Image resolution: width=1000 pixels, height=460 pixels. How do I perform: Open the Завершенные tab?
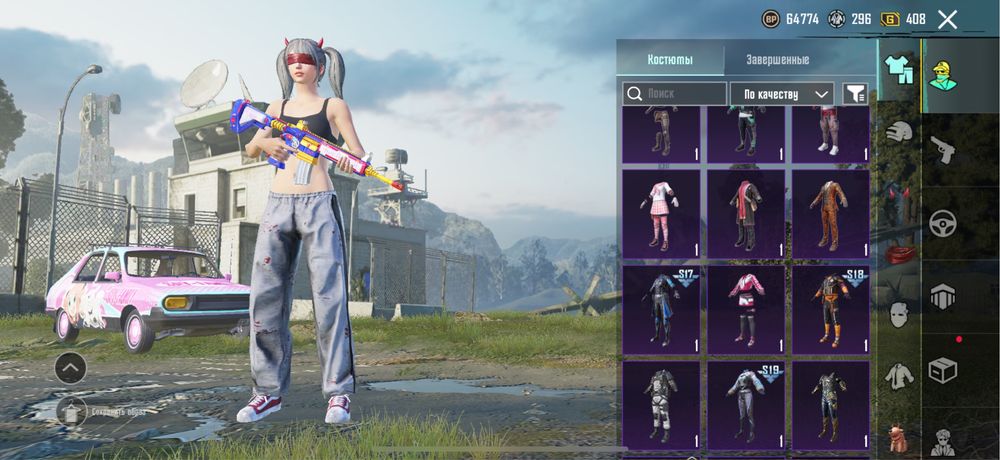[777, 59]
